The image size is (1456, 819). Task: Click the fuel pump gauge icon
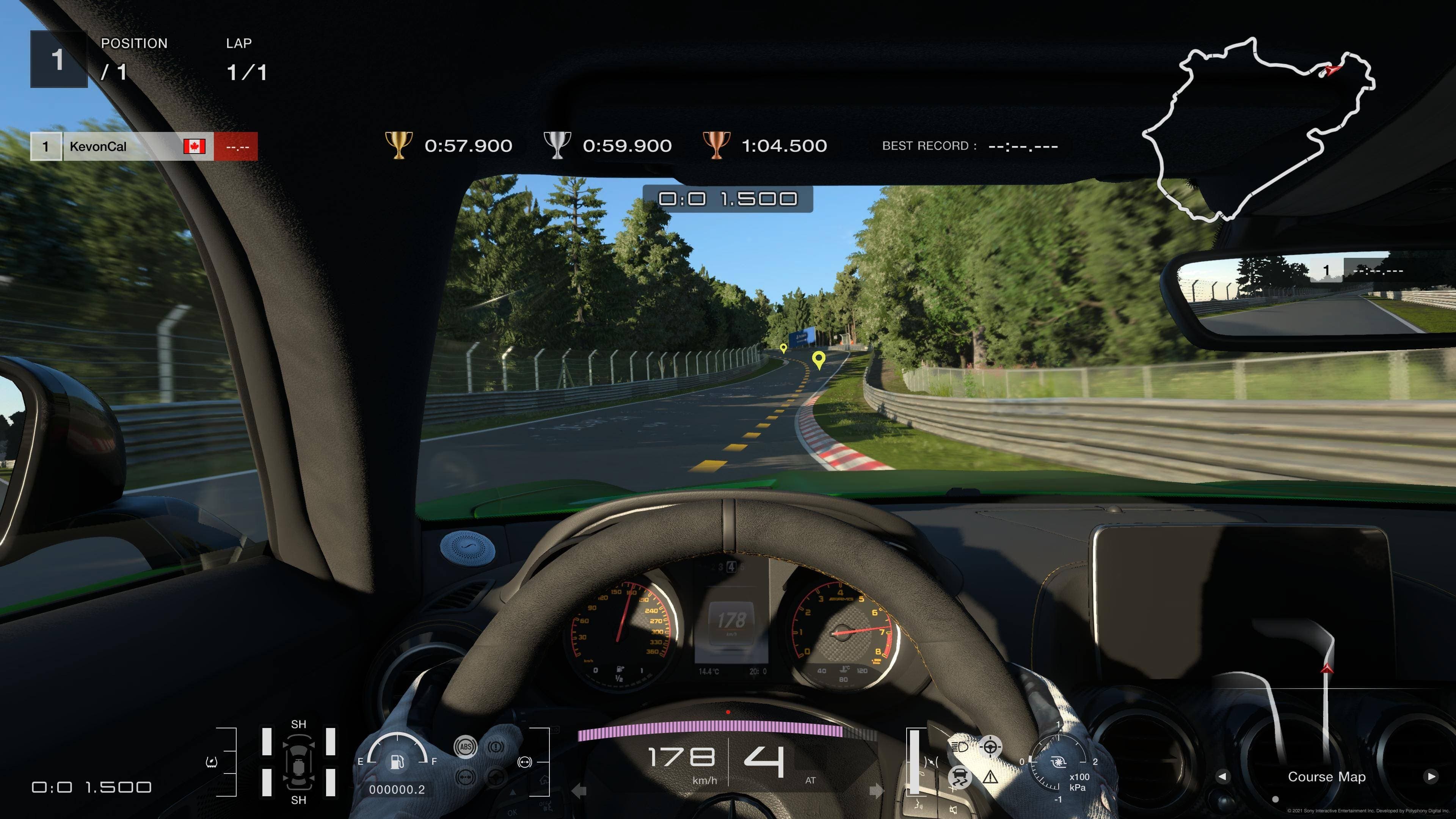(x=397, y=761)
